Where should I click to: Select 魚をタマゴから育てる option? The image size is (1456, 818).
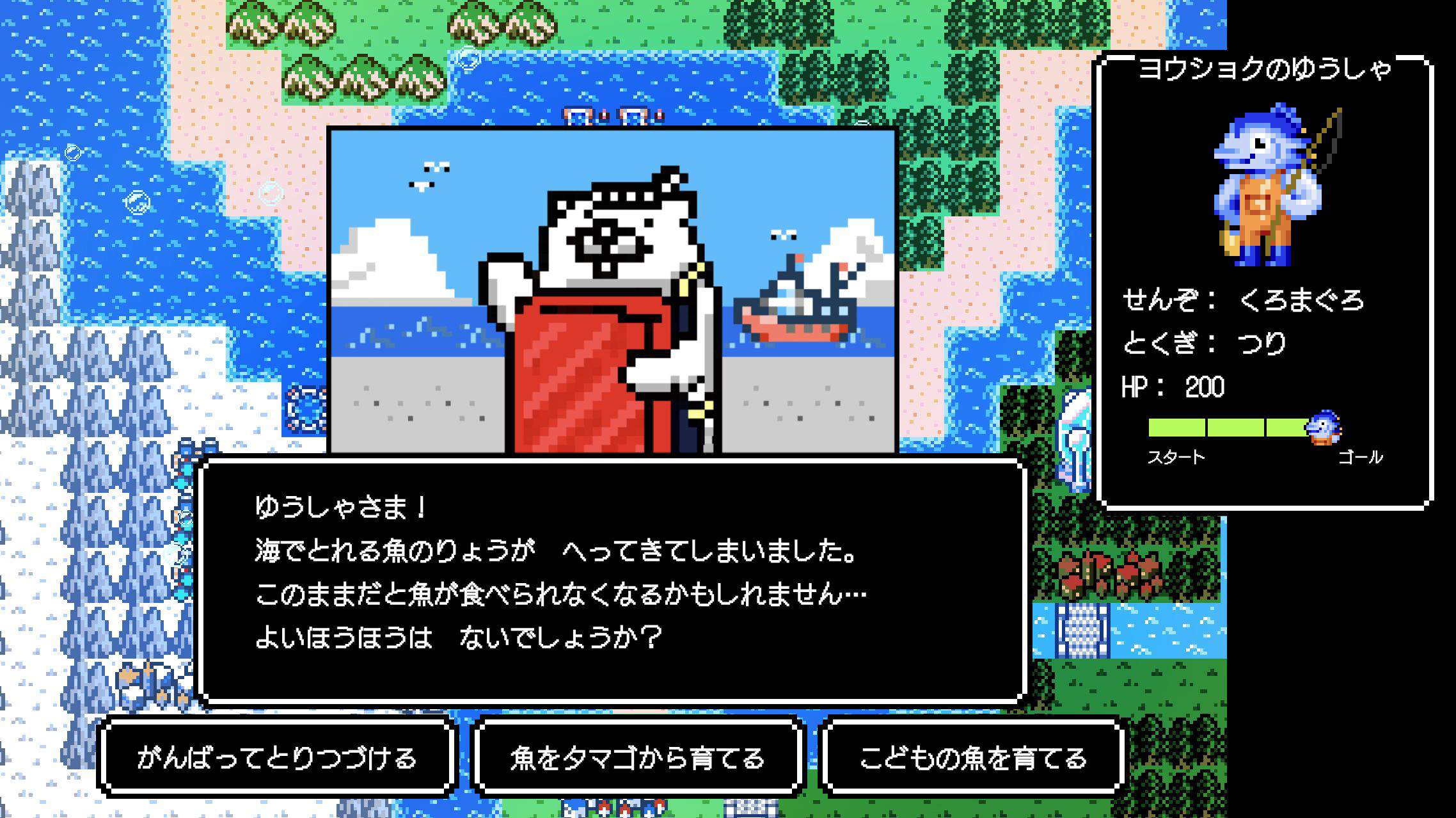(x=638, y=758)
